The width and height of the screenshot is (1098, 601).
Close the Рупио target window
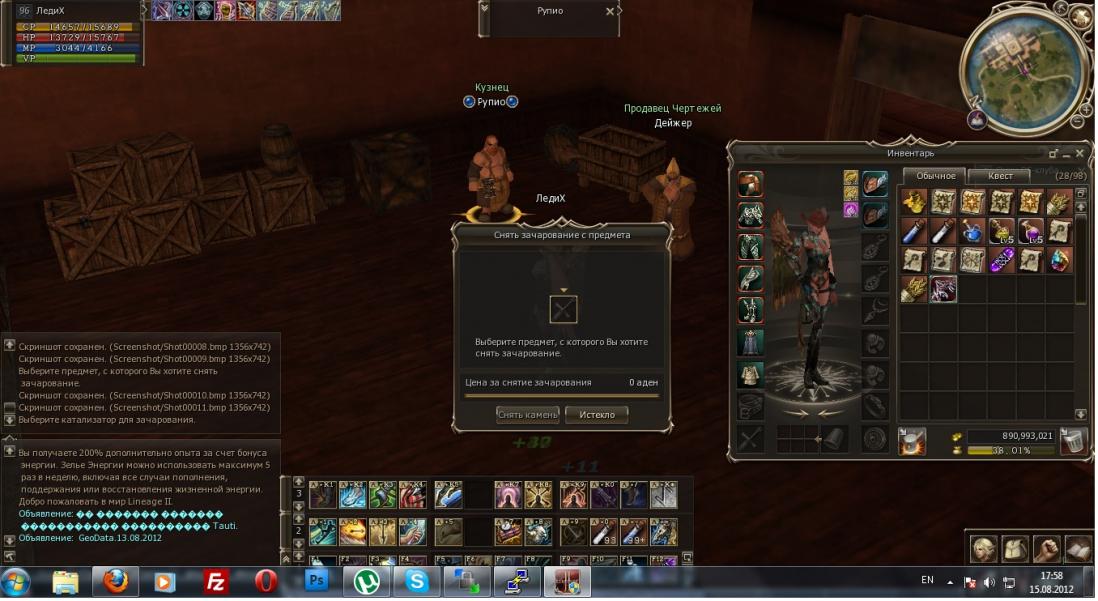click(x=610, y=12)
